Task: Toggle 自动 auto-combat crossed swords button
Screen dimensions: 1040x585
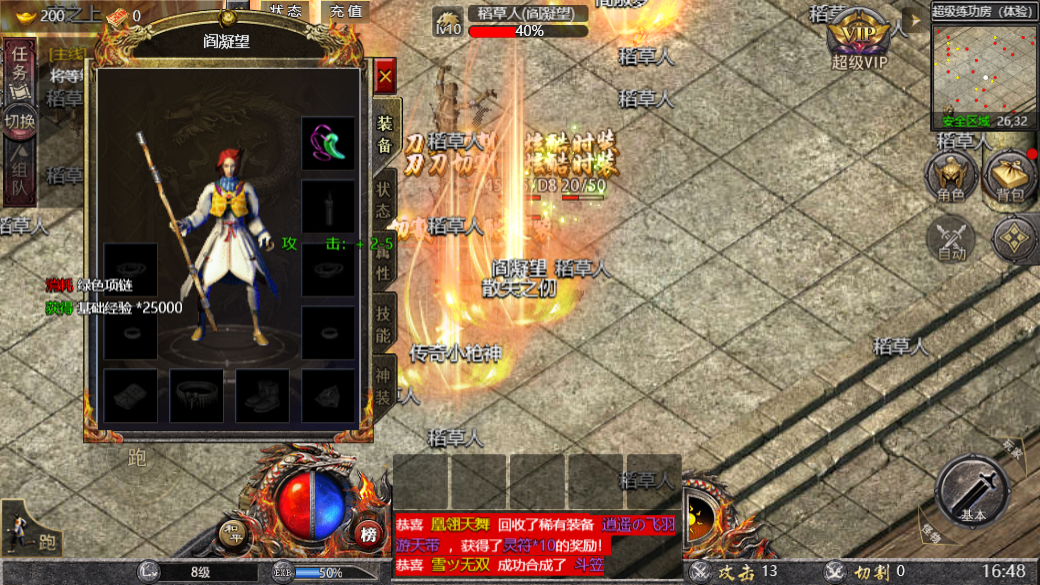Action: [x=951, y=240]
